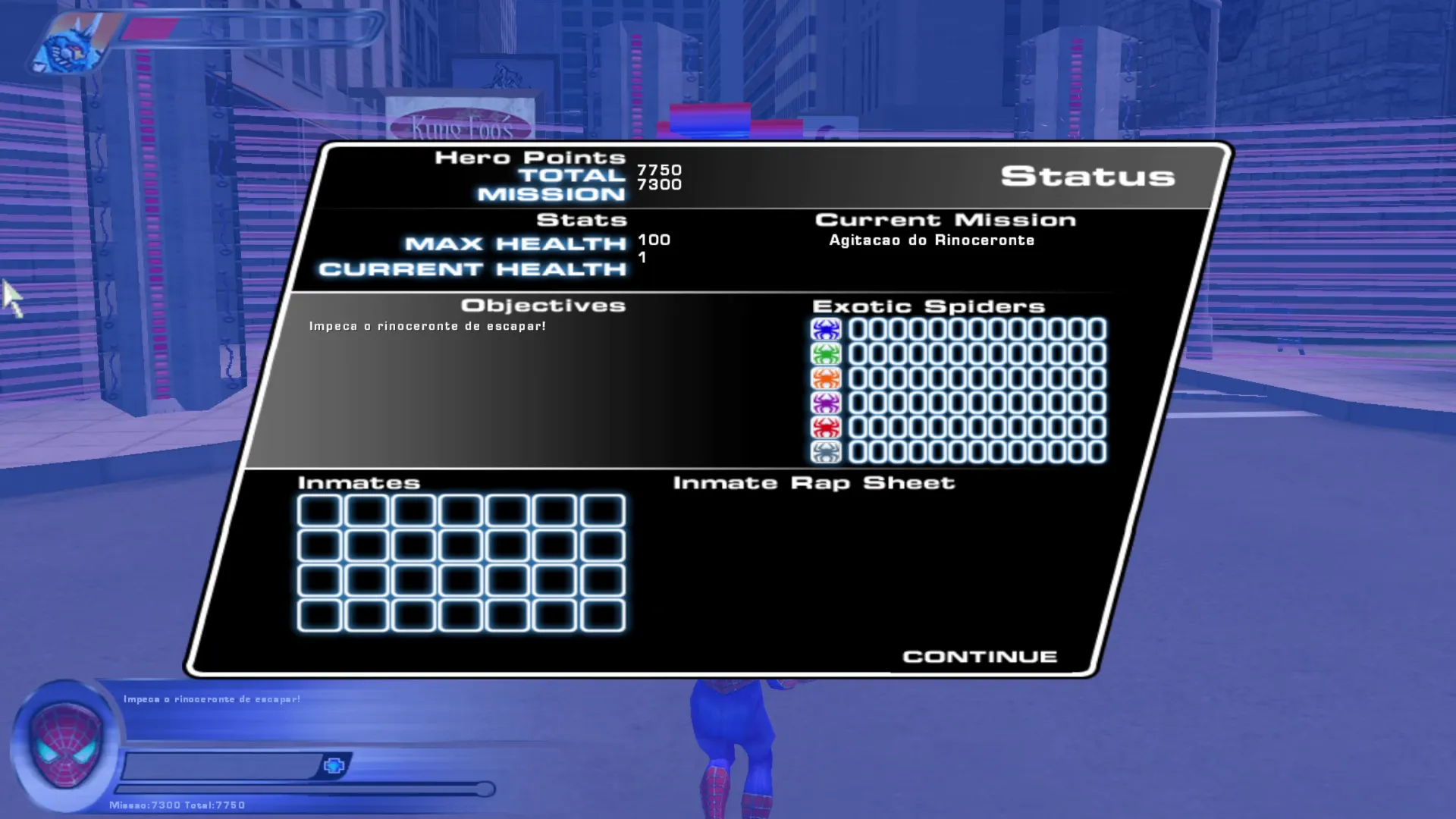Select the red exotic spider icon
Screen dimensions: 1456x819
(826, 427)
